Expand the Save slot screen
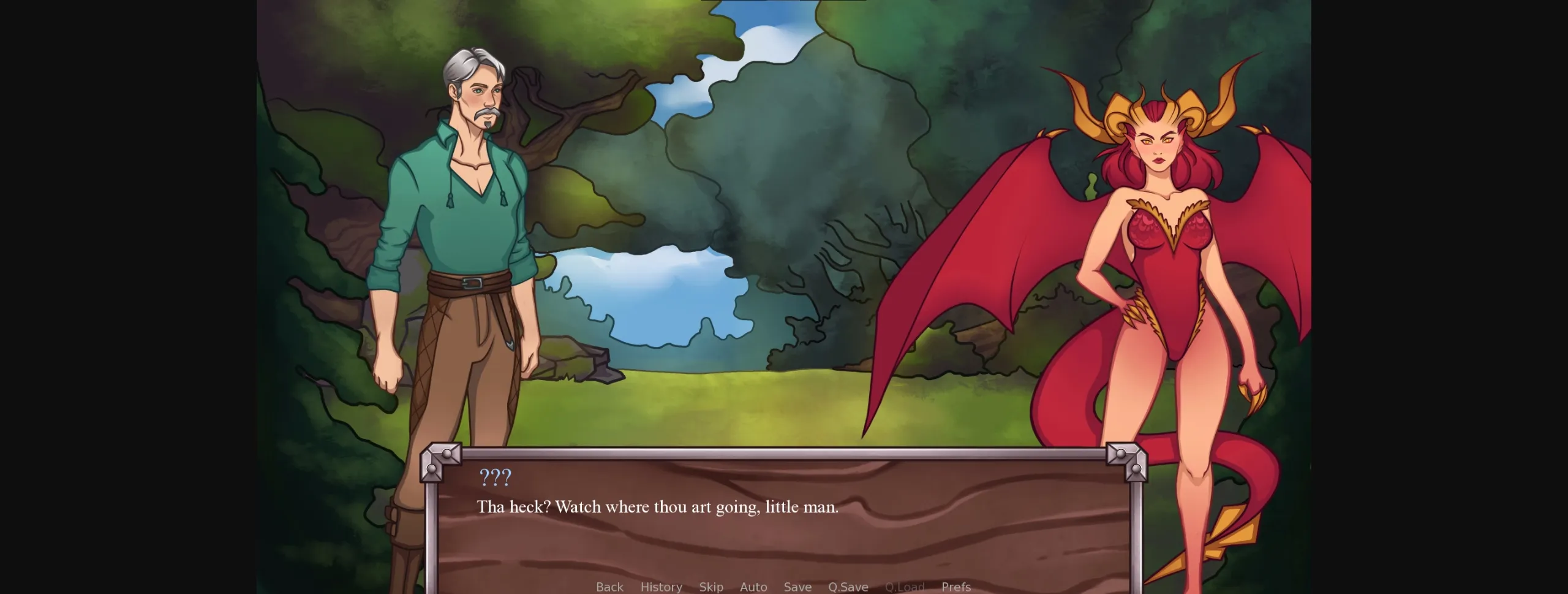This screenshot has width=1568, height=594. coord(797,587)
